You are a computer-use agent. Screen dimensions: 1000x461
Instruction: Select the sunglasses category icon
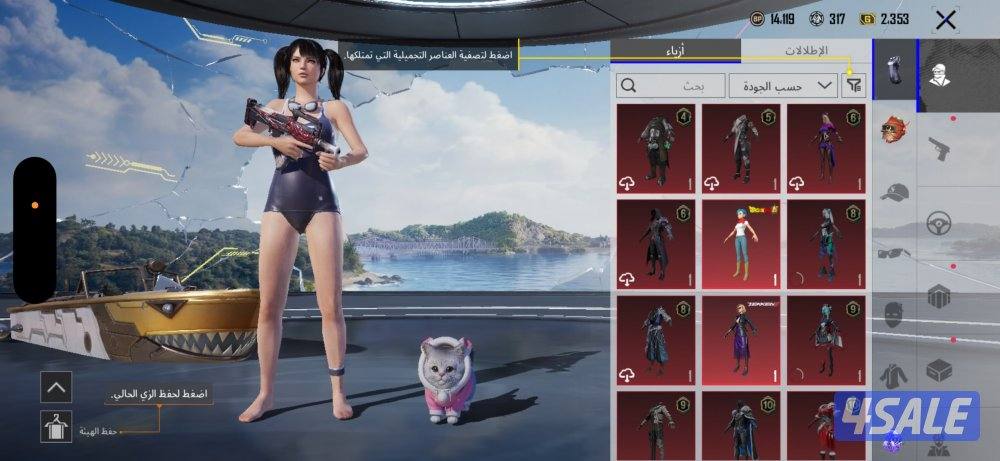pos(894,254)
